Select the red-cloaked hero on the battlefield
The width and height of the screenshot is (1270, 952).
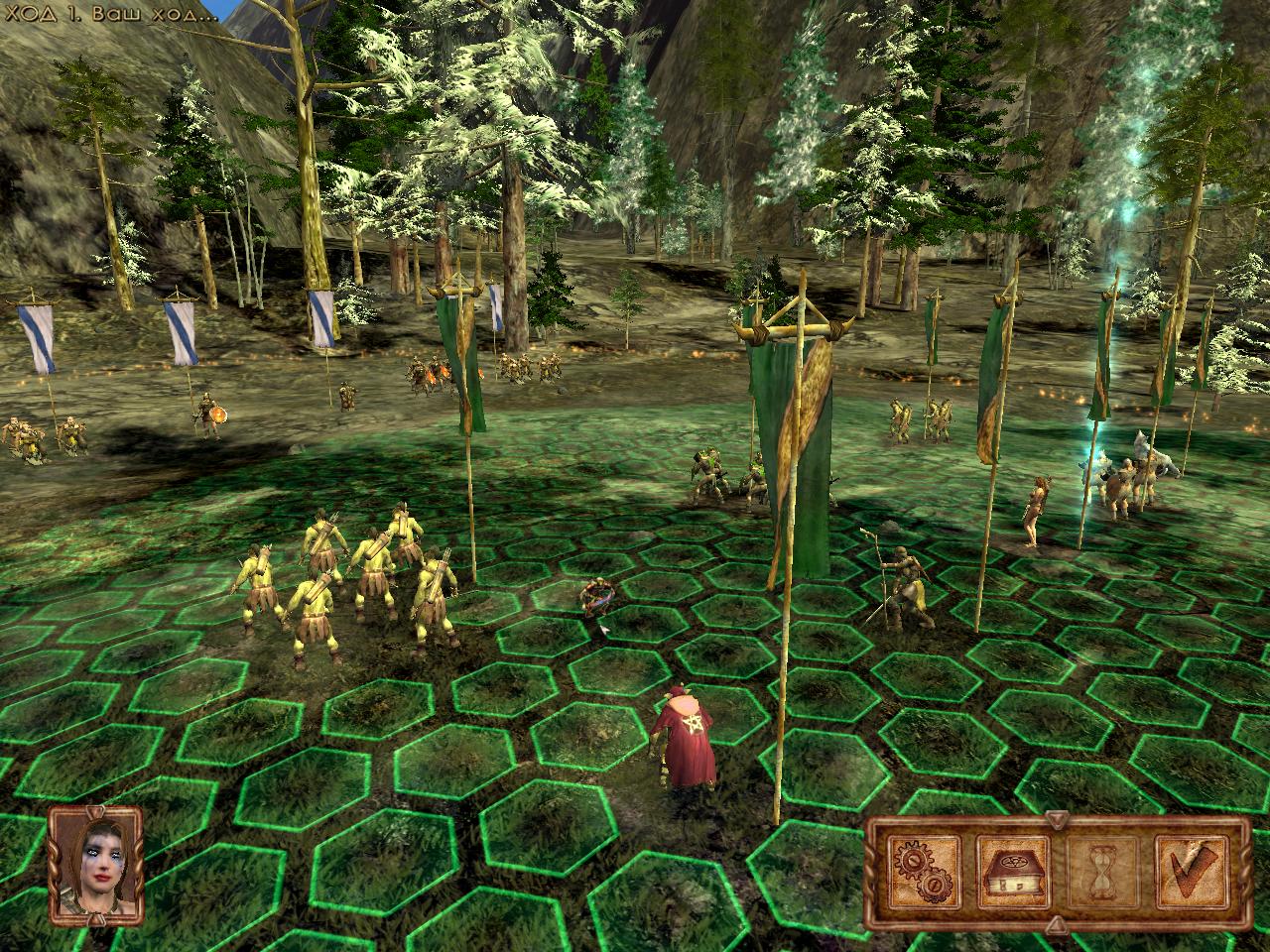685,739
